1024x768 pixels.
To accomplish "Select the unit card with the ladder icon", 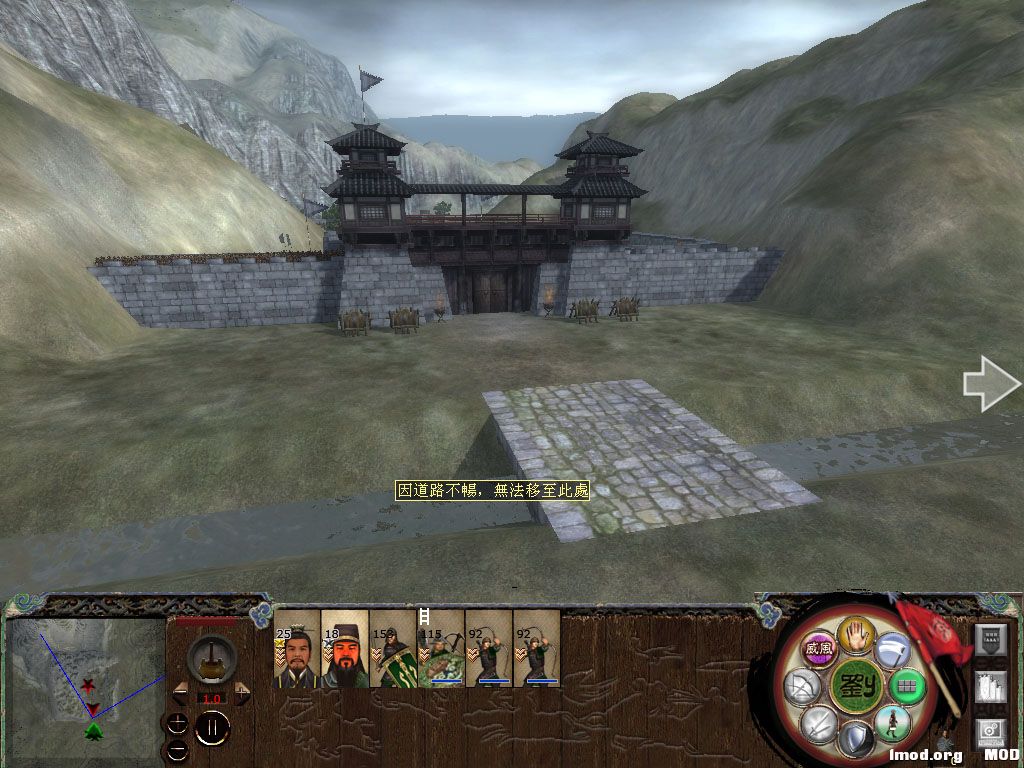I will (441, 649).
